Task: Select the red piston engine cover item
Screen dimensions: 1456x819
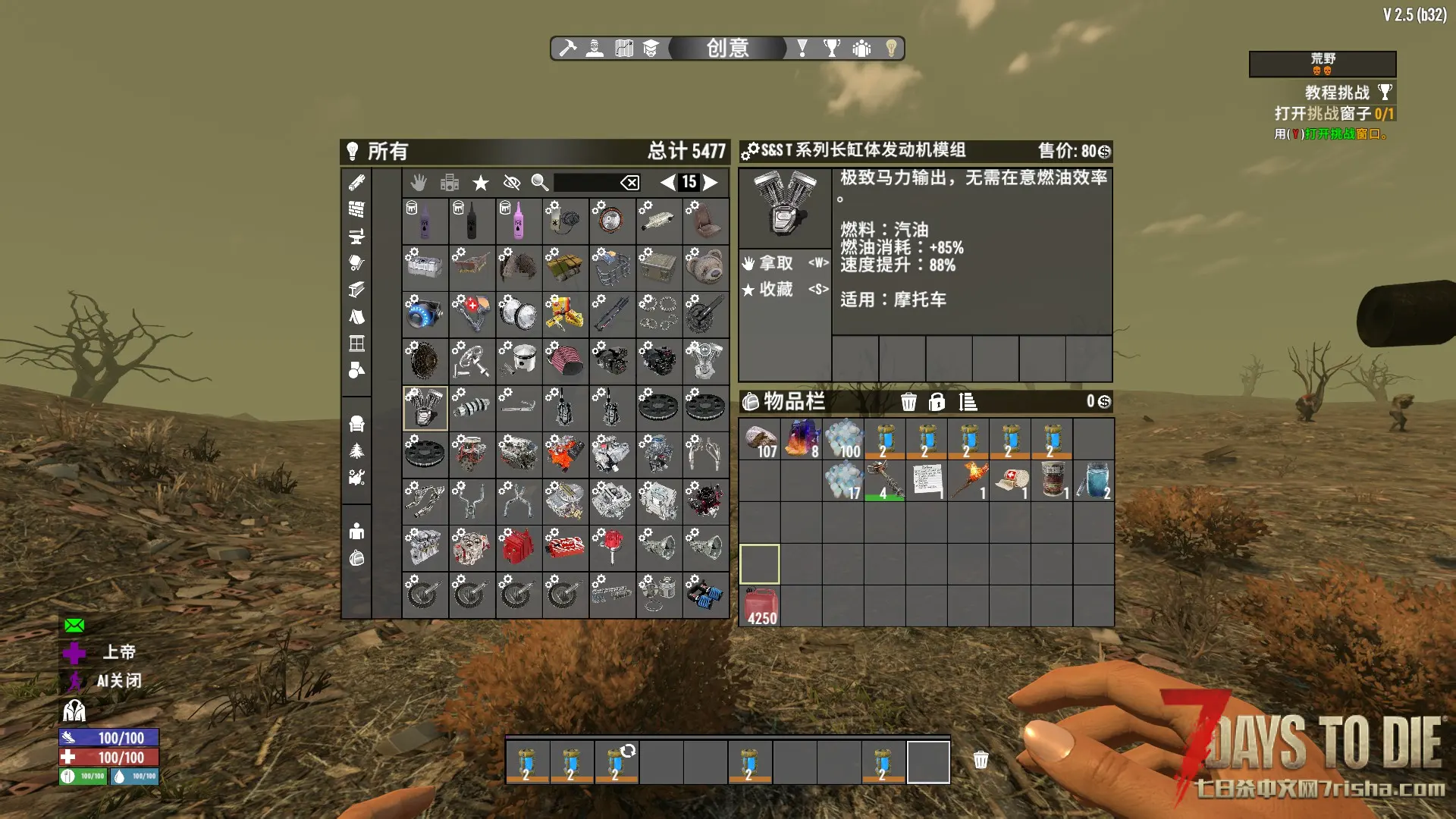Action: [x=519, y=548]
